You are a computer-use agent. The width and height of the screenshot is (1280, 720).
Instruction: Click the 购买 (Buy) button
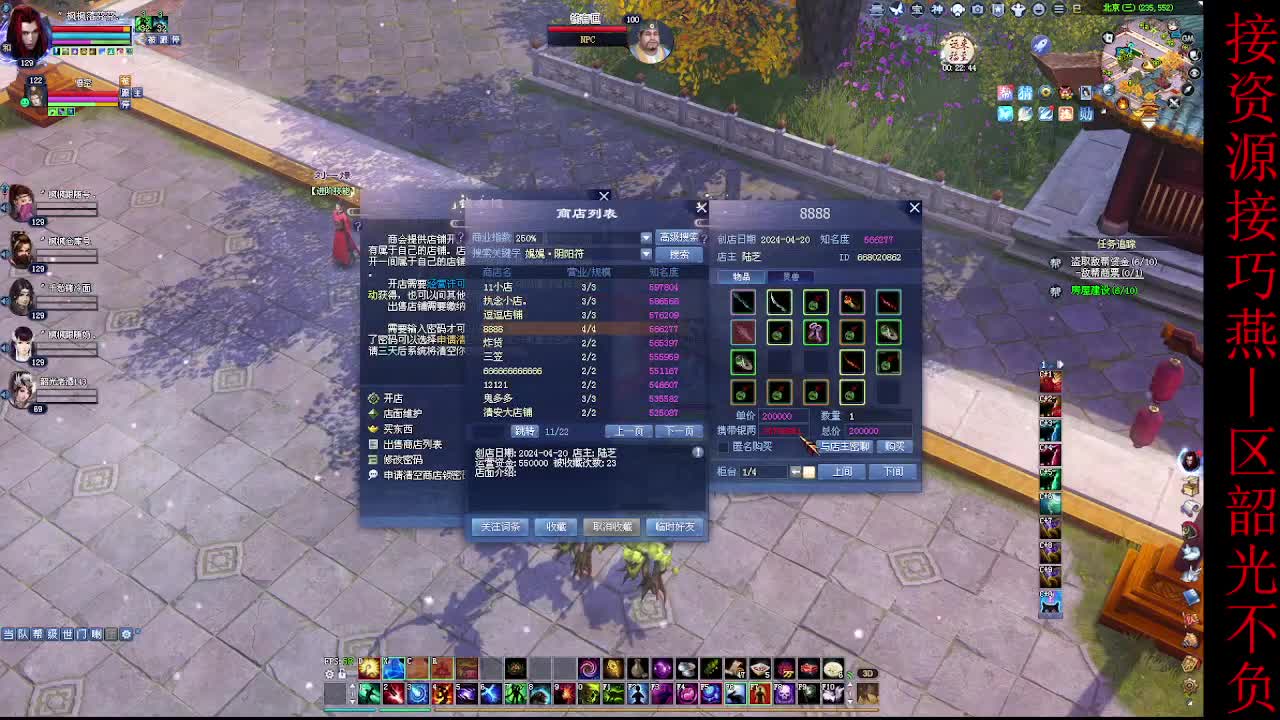coord(896,447)
